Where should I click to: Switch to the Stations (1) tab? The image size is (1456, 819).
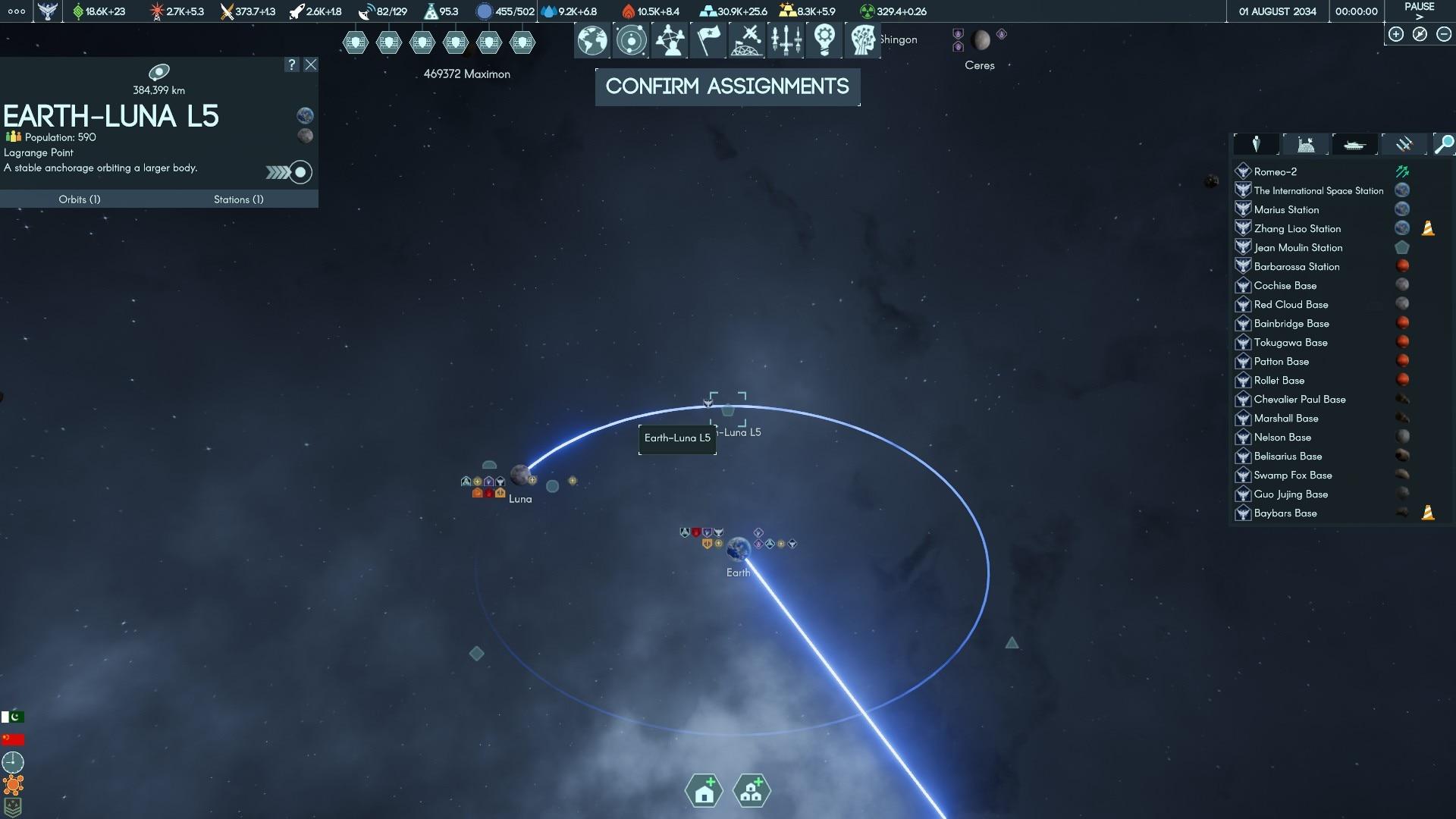(238, 199)
